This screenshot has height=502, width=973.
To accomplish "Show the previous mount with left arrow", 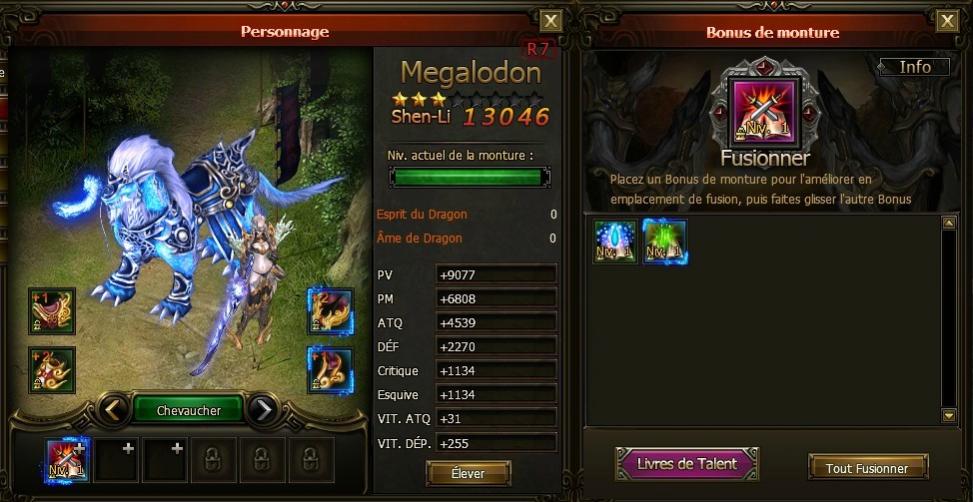I will pyautogui.click(x=116, y=409).
